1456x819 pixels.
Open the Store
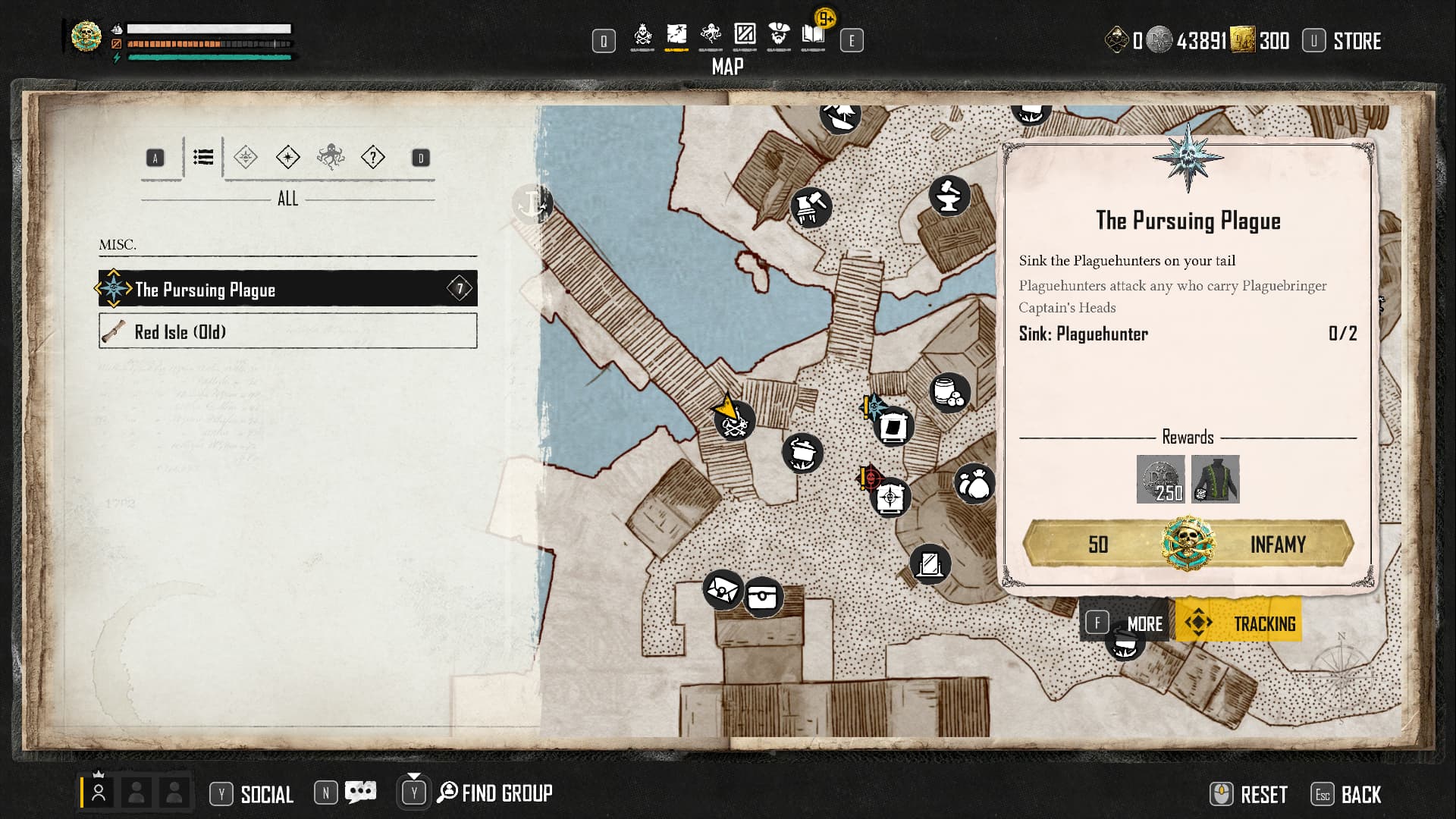tap(1342, 41)
